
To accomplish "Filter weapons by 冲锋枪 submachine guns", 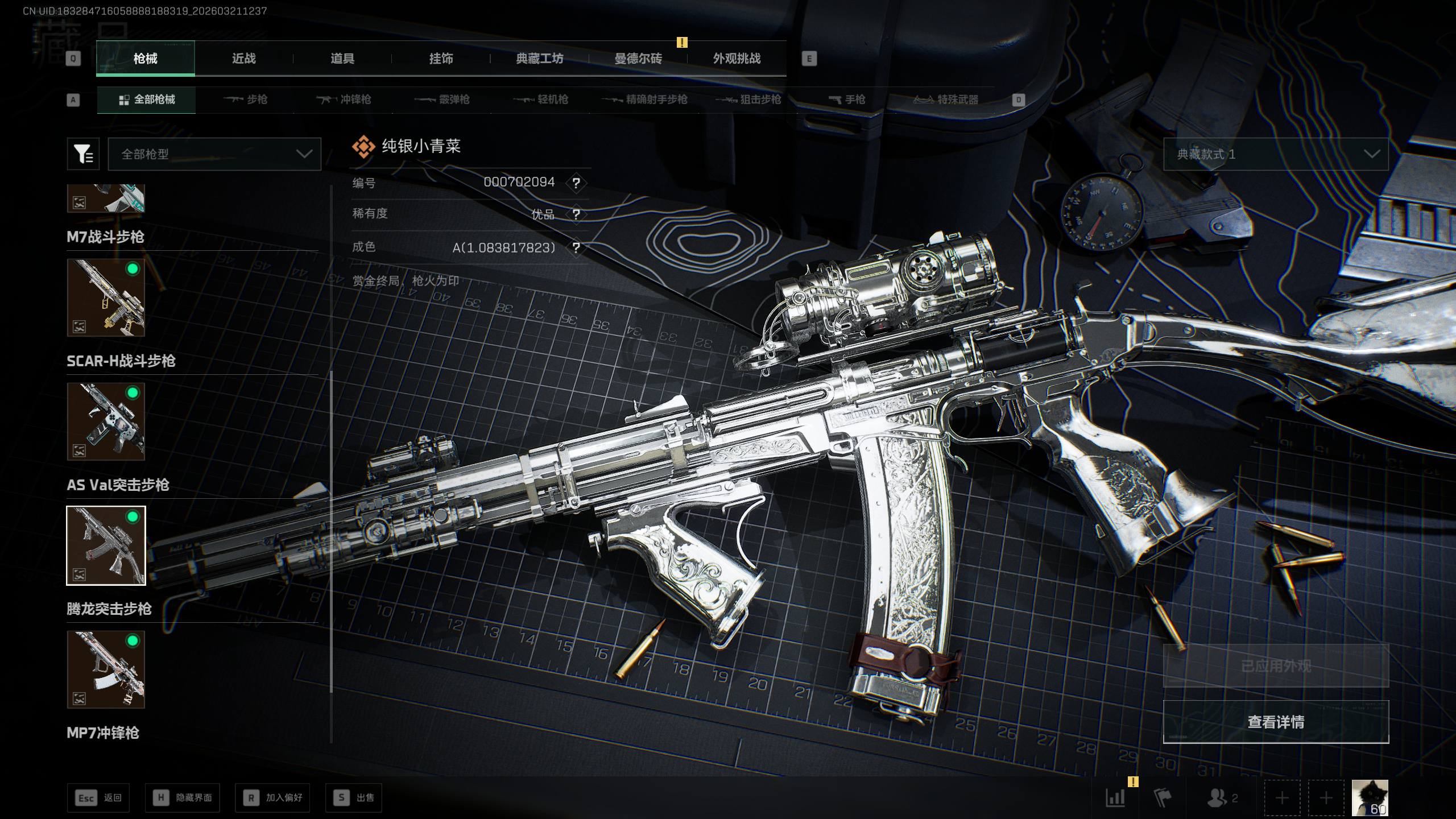I will (344, 100).
